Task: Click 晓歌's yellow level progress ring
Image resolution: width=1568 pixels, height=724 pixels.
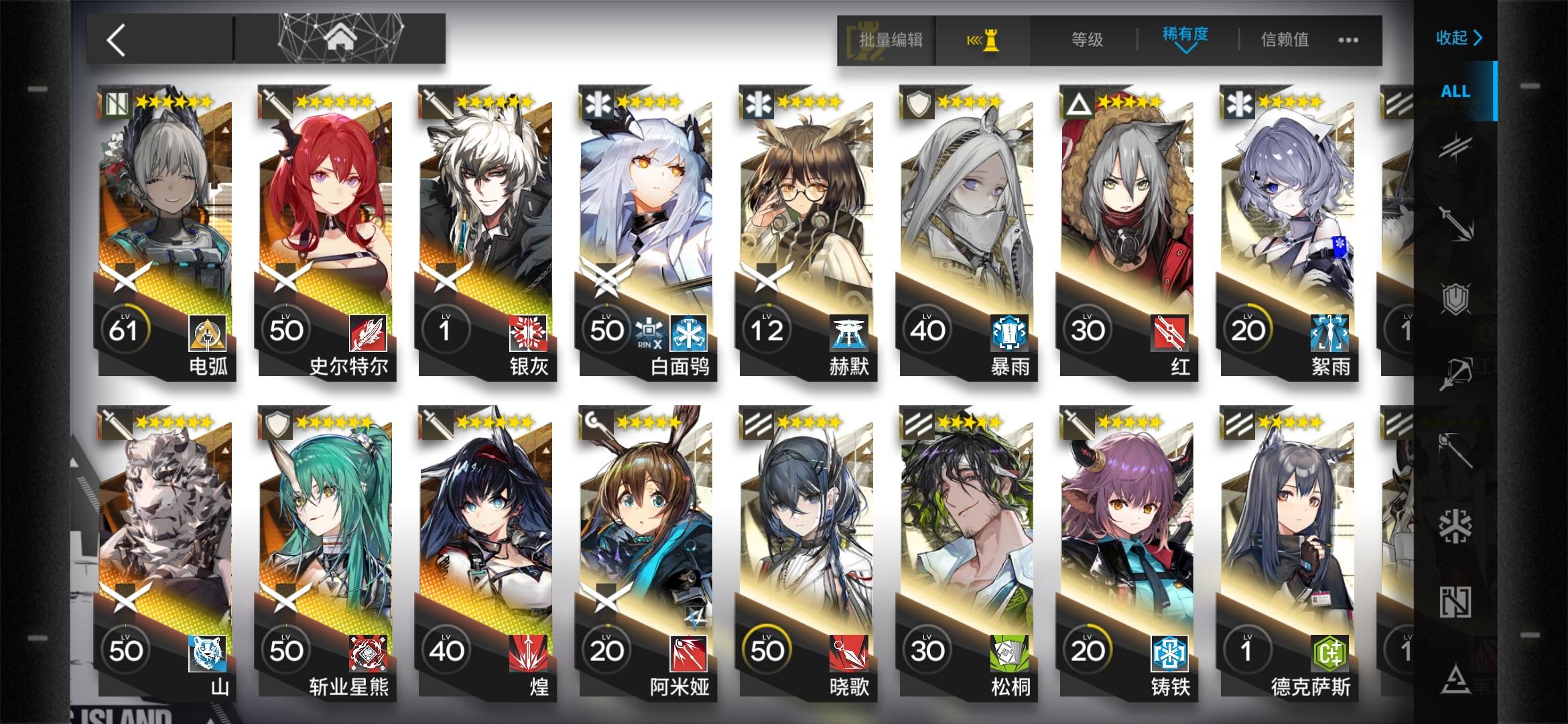Action: [x=769, y=649]
